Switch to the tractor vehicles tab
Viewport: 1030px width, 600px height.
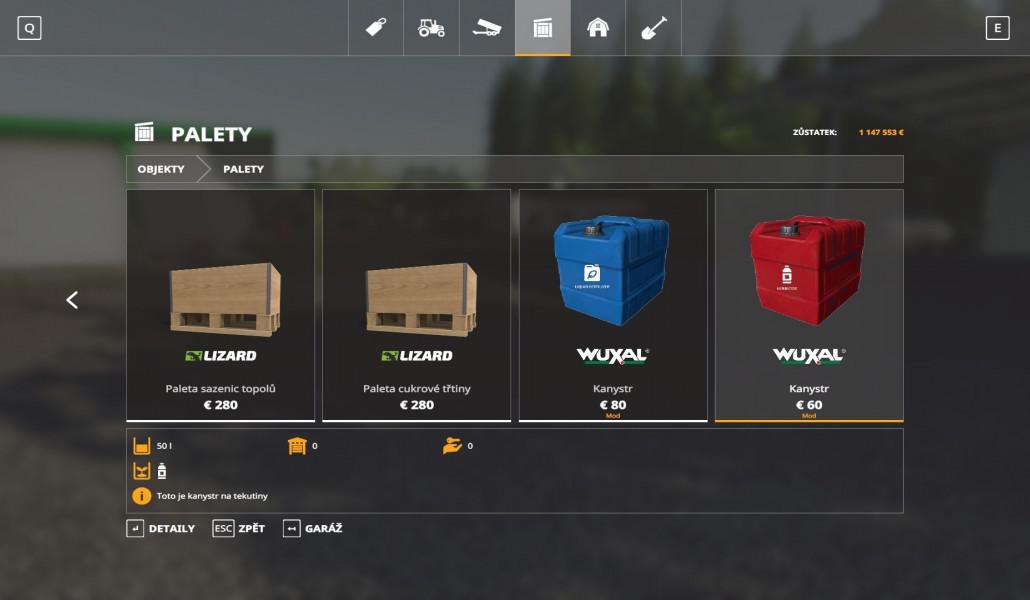[x=431, y=28]
